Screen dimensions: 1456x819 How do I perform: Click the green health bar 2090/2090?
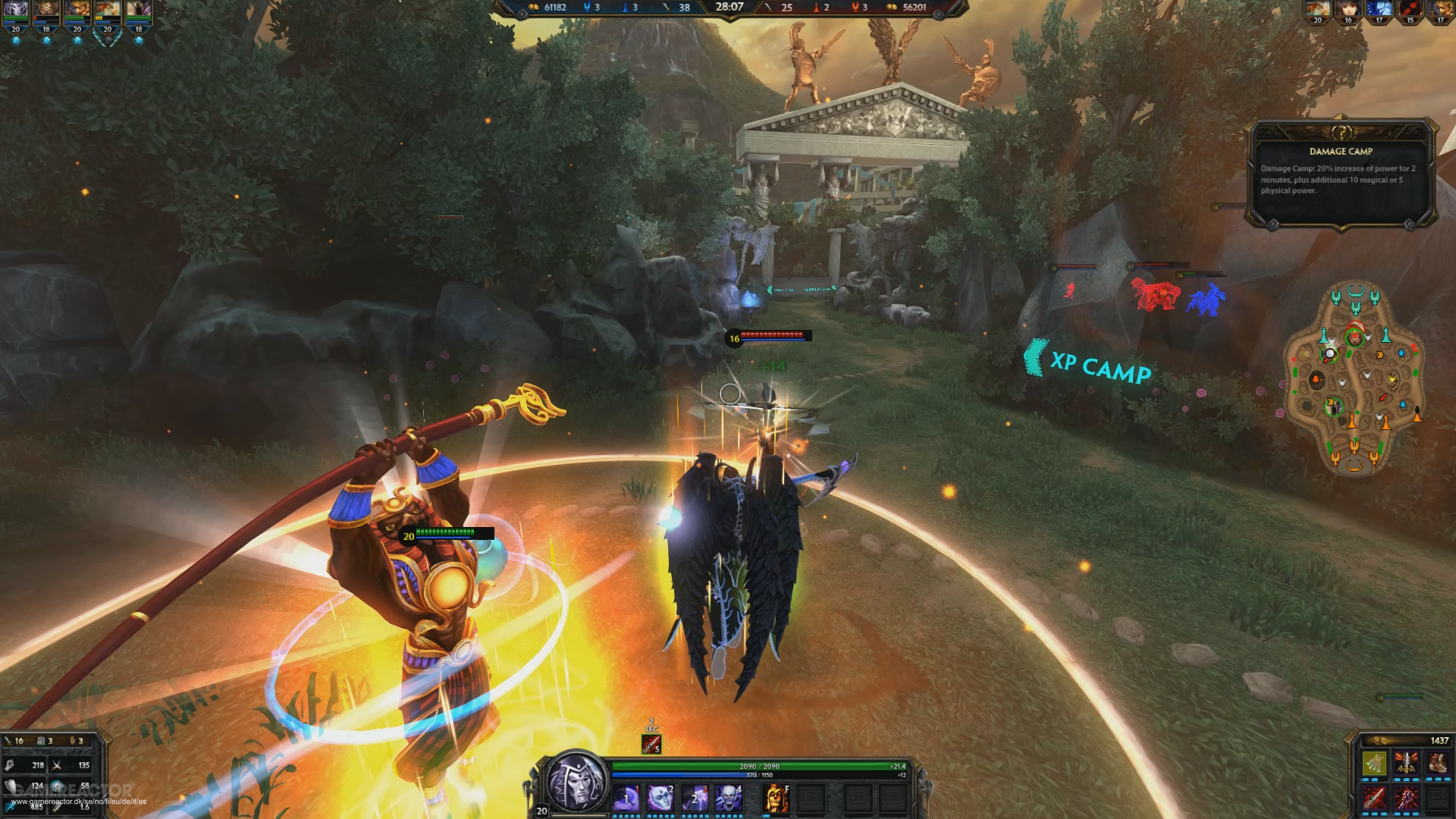click(759, 765)
